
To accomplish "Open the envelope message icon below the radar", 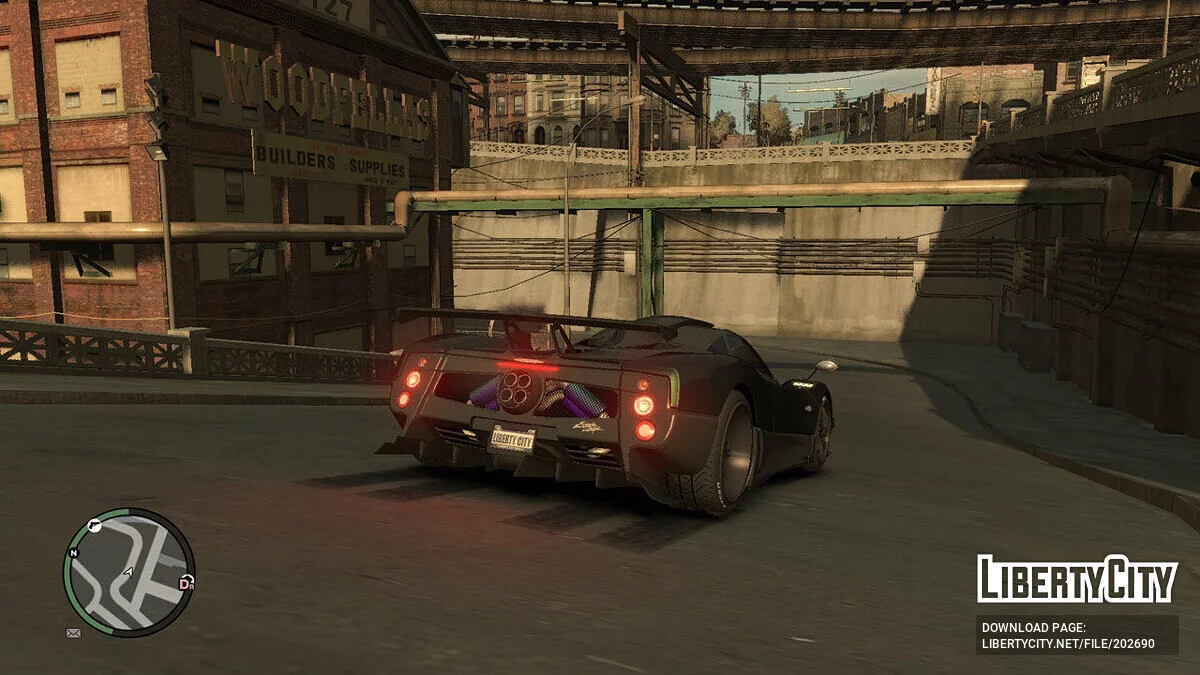I will coord(73,633).
